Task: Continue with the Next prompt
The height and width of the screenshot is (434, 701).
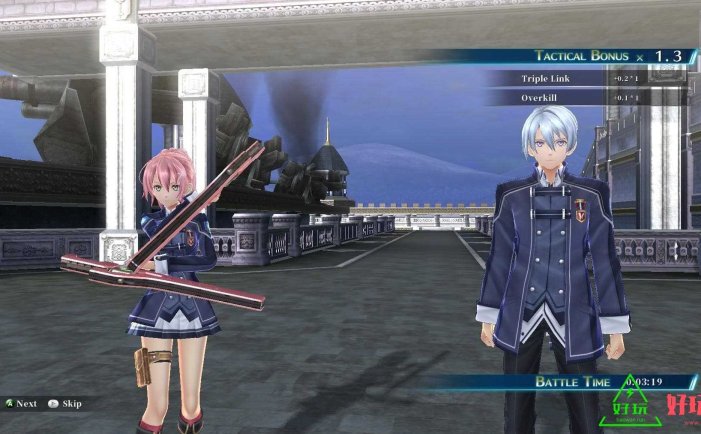Action: tap(22, 404)
